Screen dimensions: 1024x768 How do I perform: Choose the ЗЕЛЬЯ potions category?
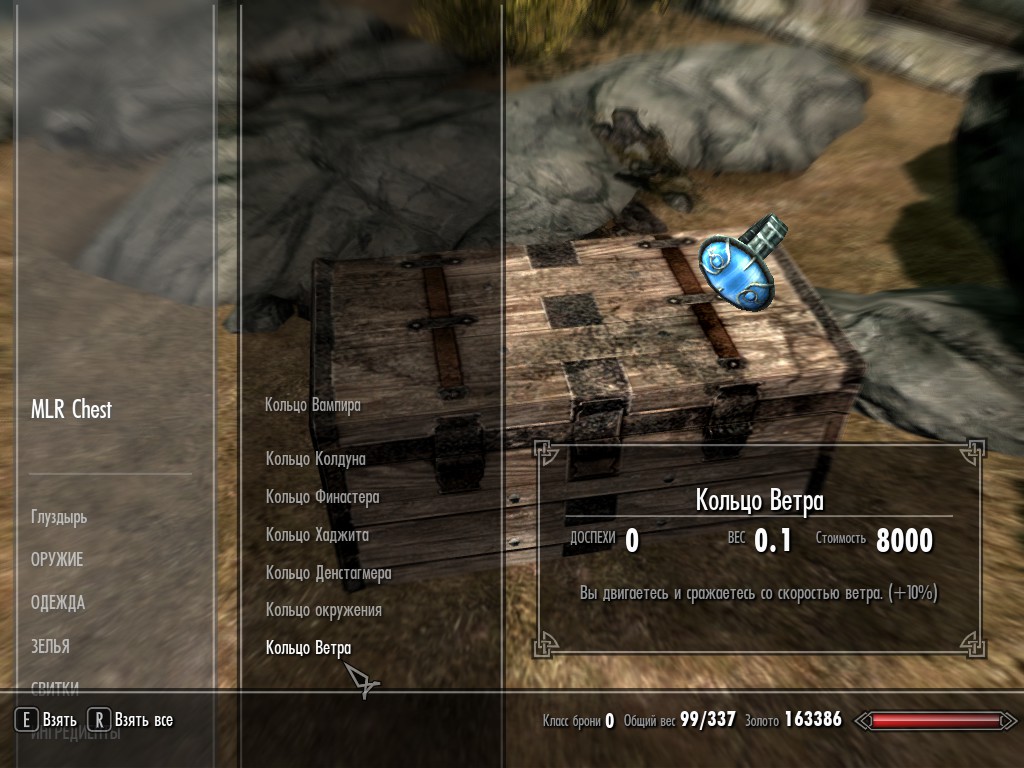[50, 646]
